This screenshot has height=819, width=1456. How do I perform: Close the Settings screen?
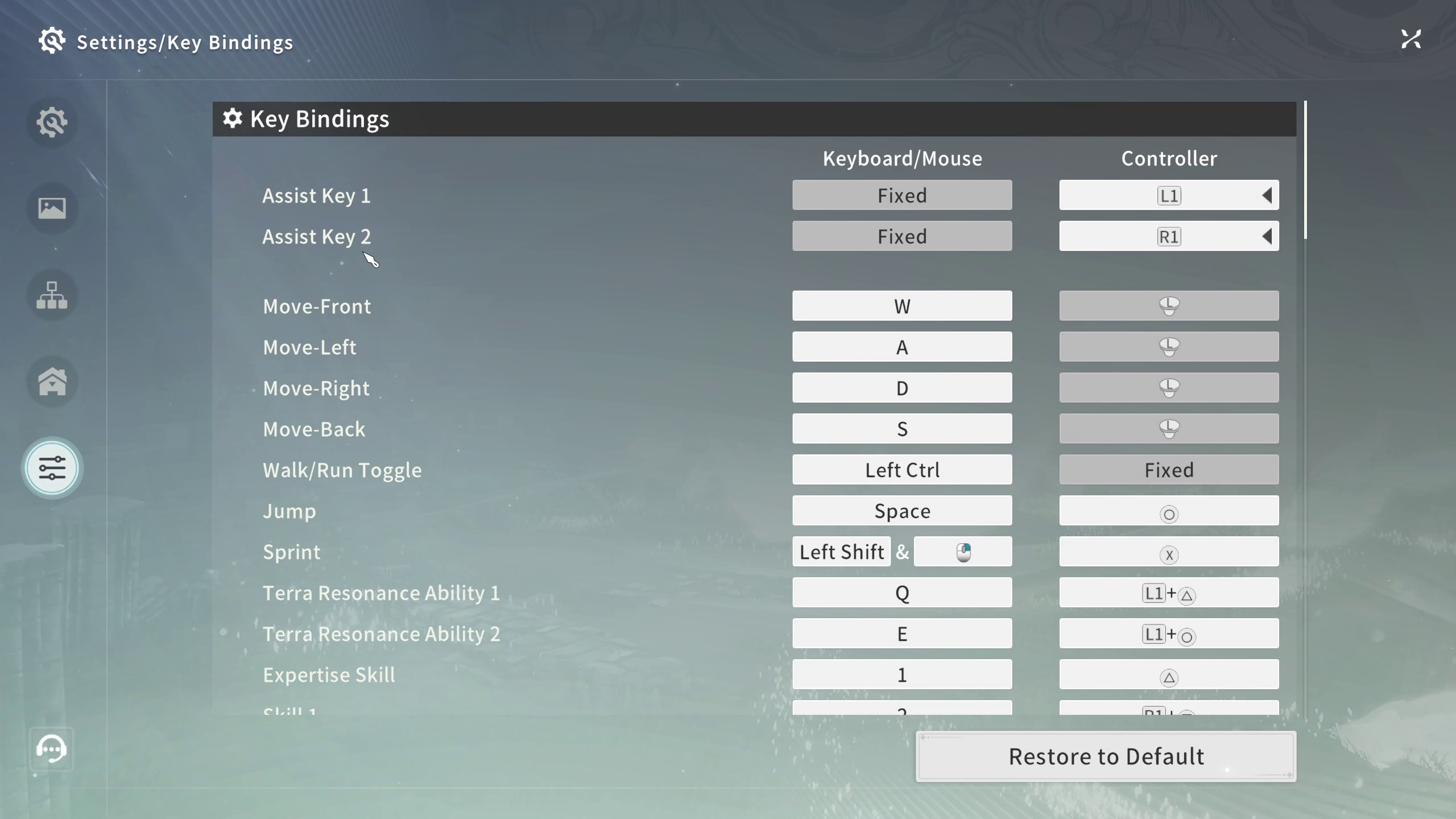click(x=1411, y=39)
